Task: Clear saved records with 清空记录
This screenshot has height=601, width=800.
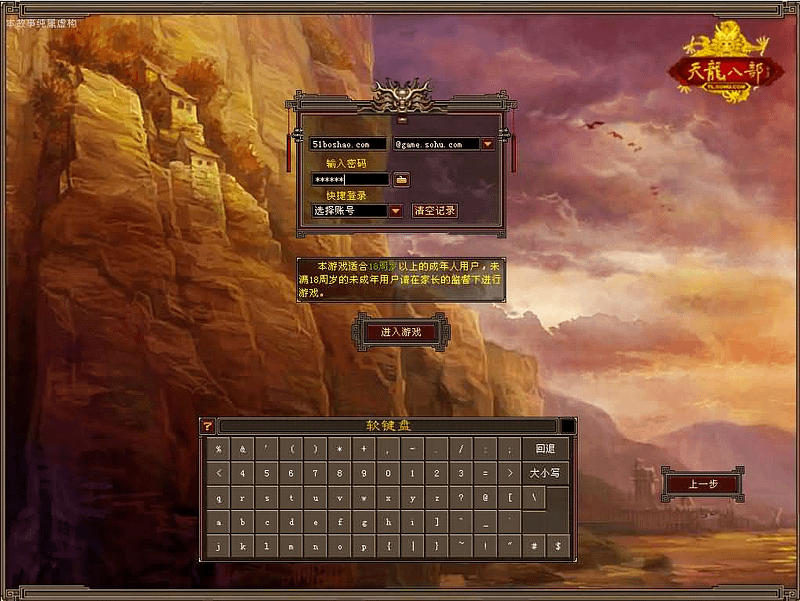Action: (x=434, y=211)
